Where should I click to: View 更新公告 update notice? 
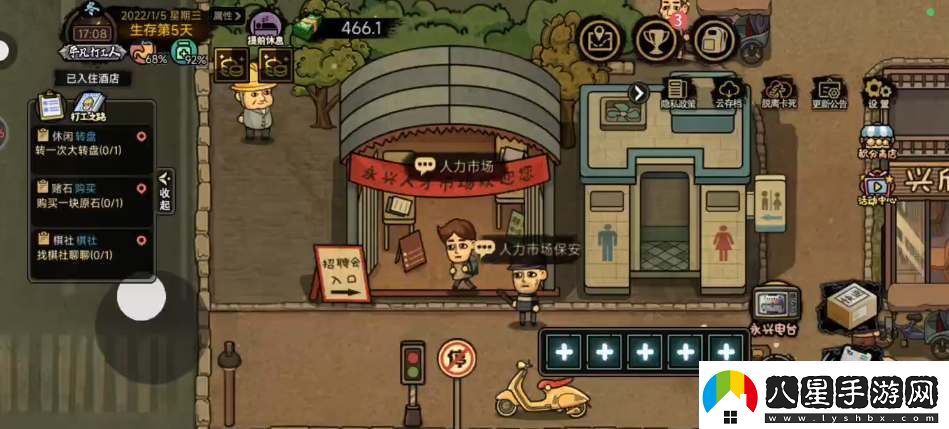click(x=829, y=93)
